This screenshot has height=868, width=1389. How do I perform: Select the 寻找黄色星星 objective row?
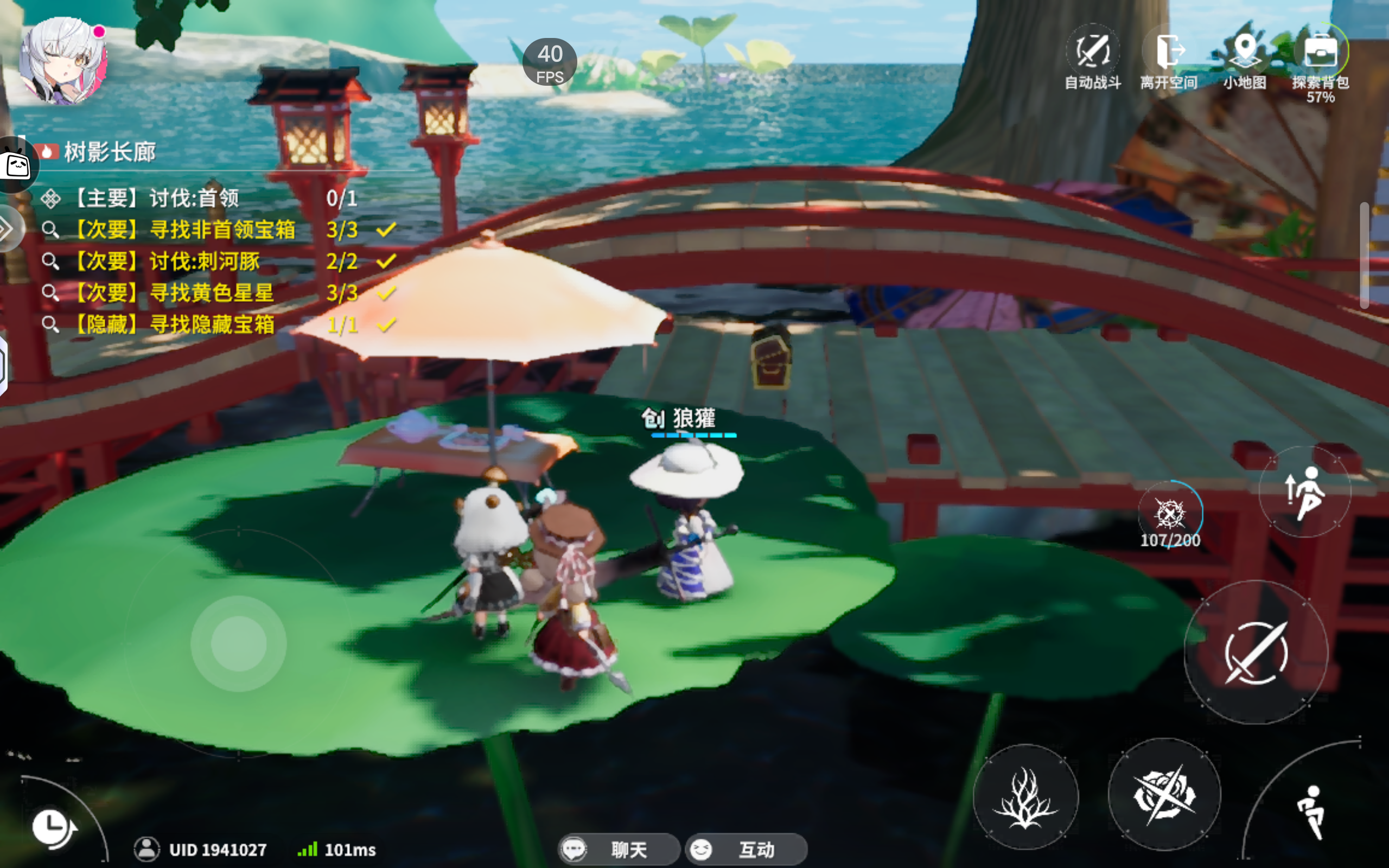coord(211,293)
